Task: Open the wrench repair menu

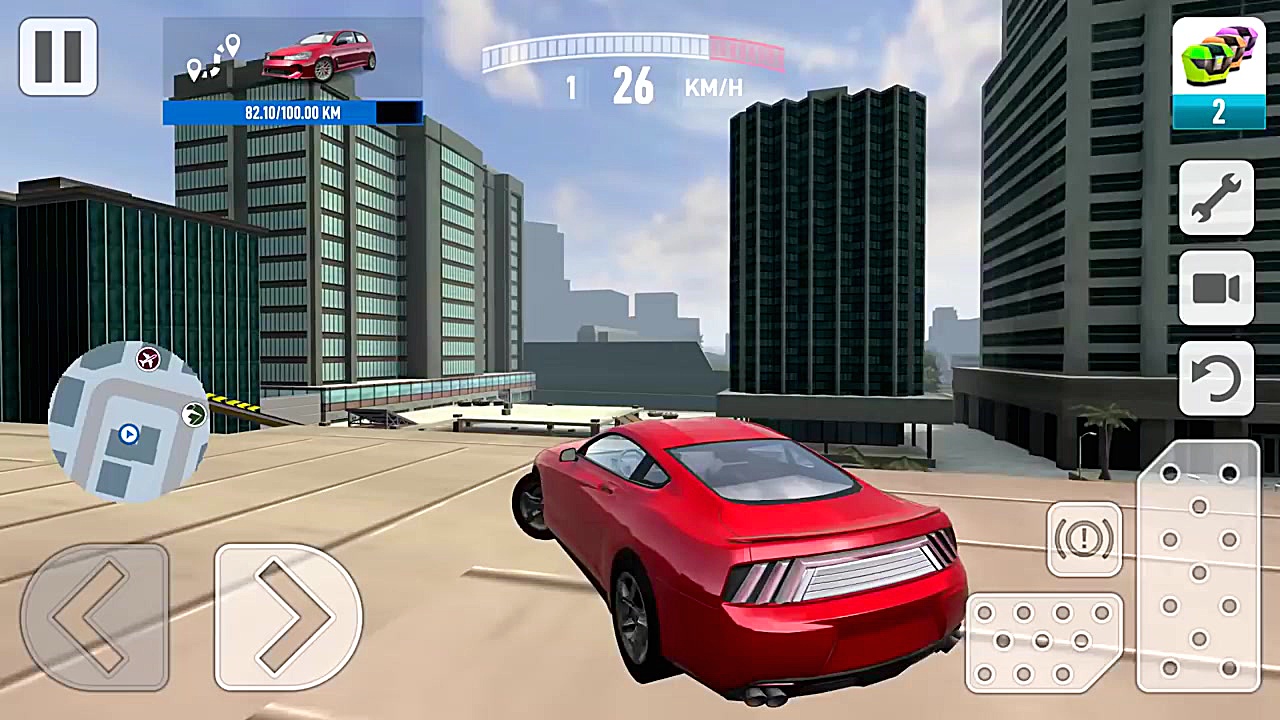Action: pos(1216,197)
